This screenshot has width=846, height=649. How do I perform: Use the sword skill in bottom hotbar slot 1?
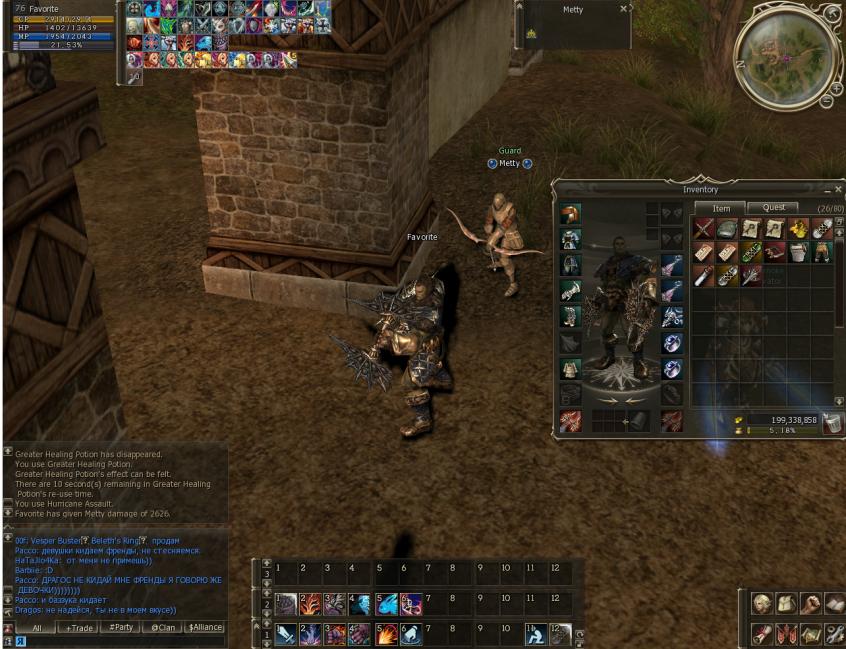point(286,634)
